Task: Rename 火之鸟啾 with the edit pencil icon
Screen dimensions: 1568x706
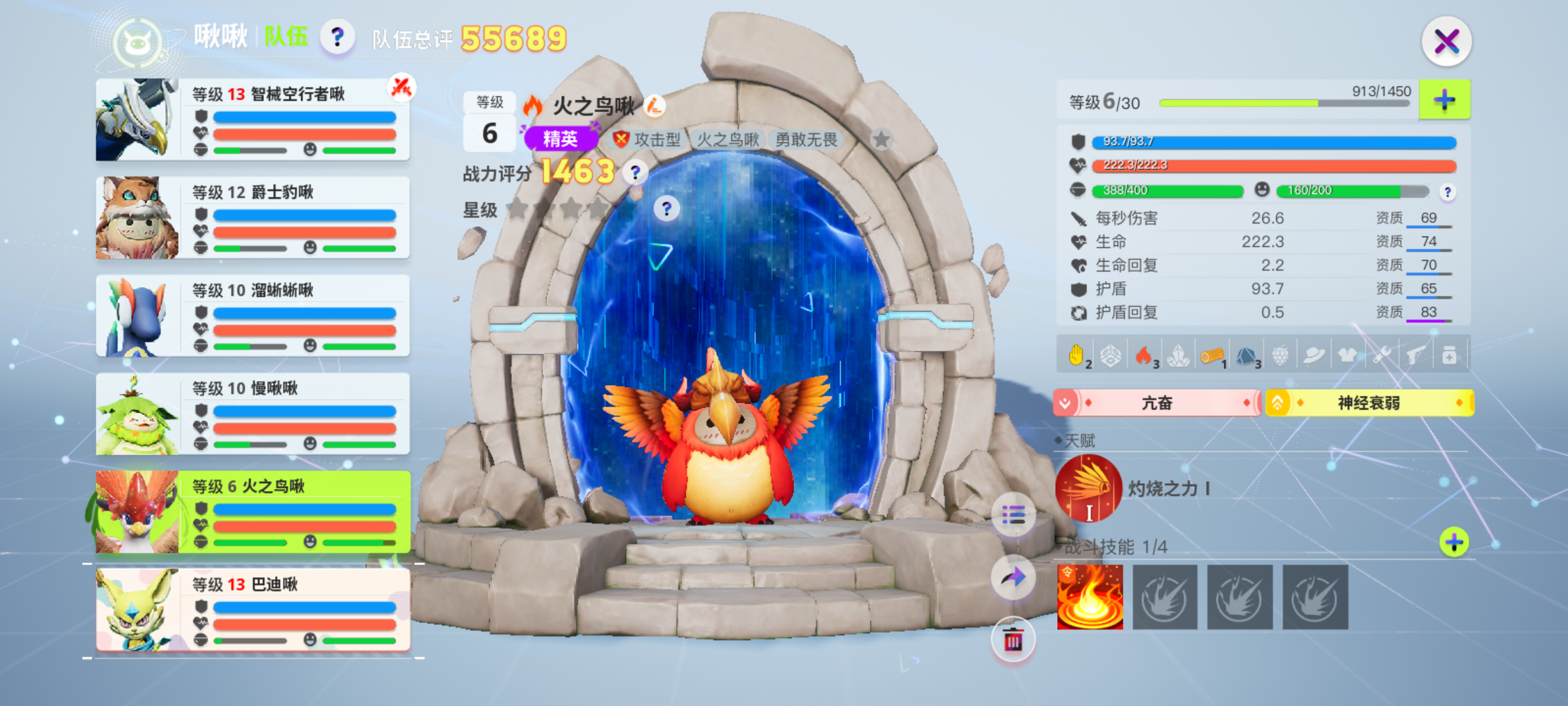Action: click(x=654, y=105)
